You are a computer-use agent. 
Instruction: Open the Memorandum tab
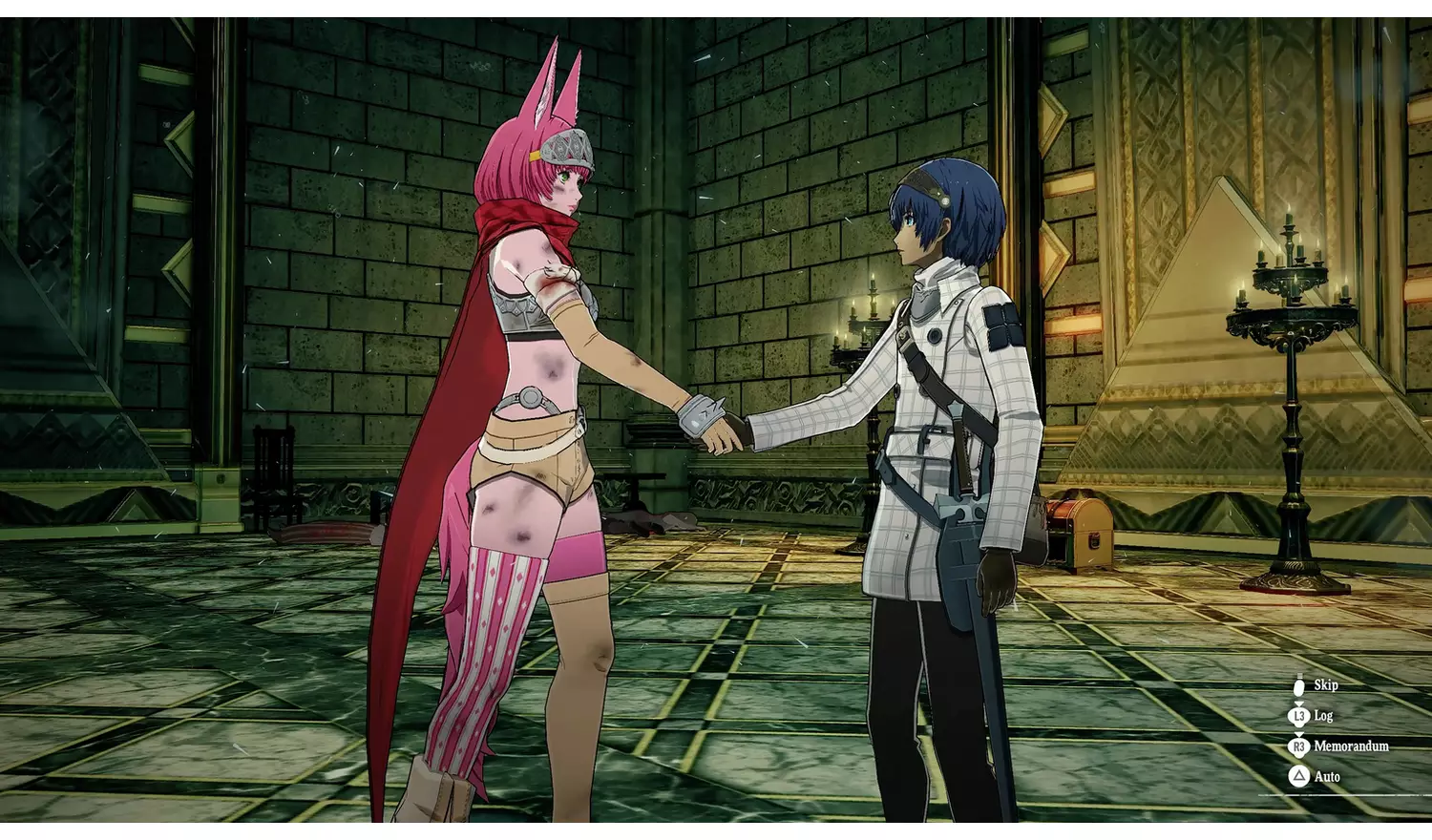[1352, 745]
